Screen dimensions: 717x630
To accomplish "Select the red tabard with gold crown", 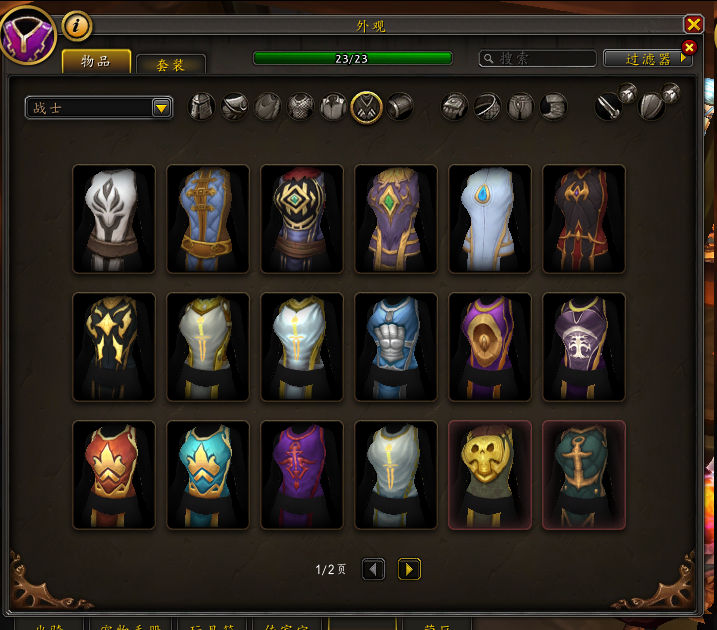I will [x=114, y=475].
